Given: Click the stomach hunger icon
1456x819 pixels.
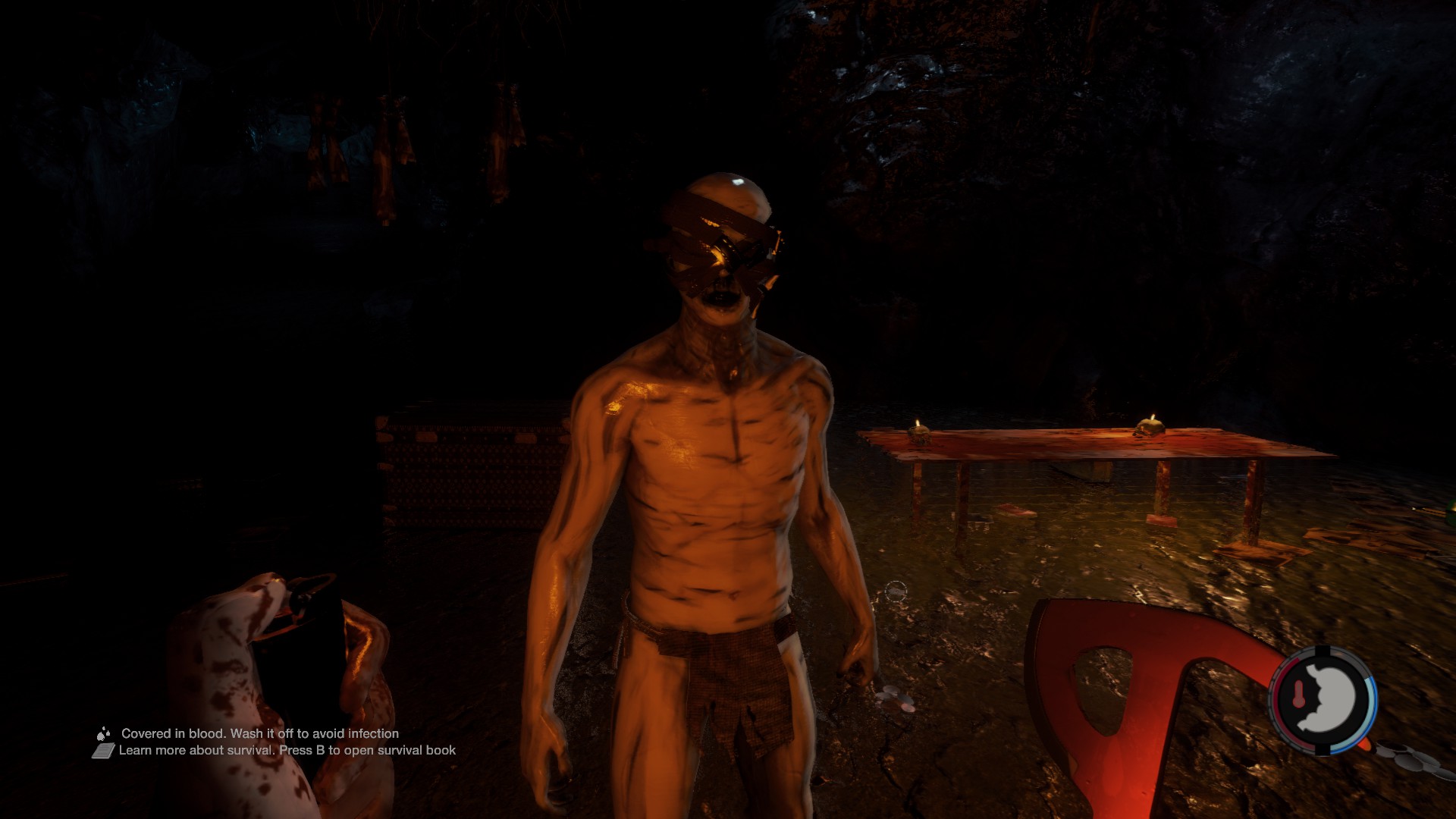Looking at the screenshot, I should tap(1329, 699).
